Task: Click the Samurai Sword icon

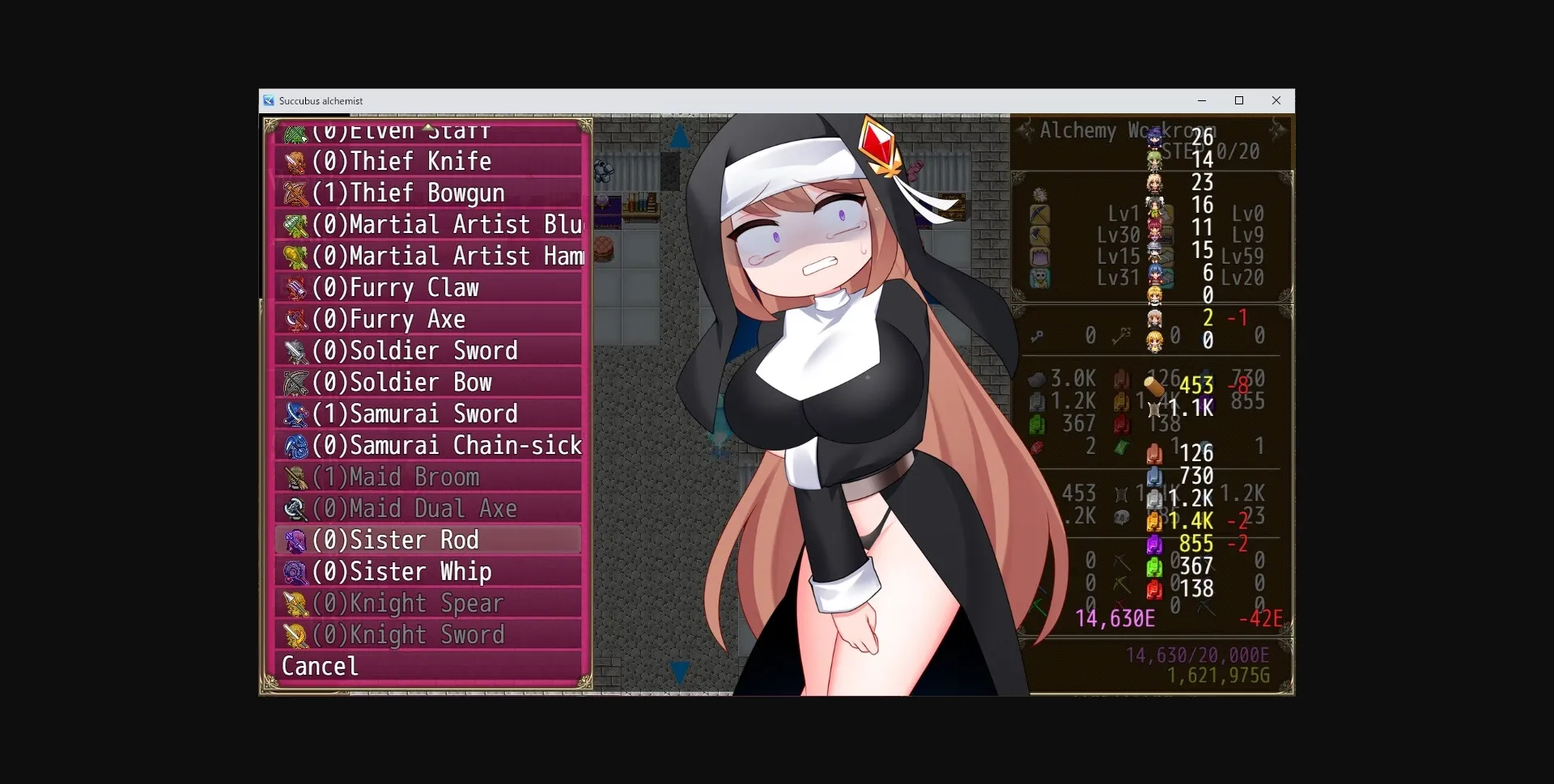Action: coord(296,413)
